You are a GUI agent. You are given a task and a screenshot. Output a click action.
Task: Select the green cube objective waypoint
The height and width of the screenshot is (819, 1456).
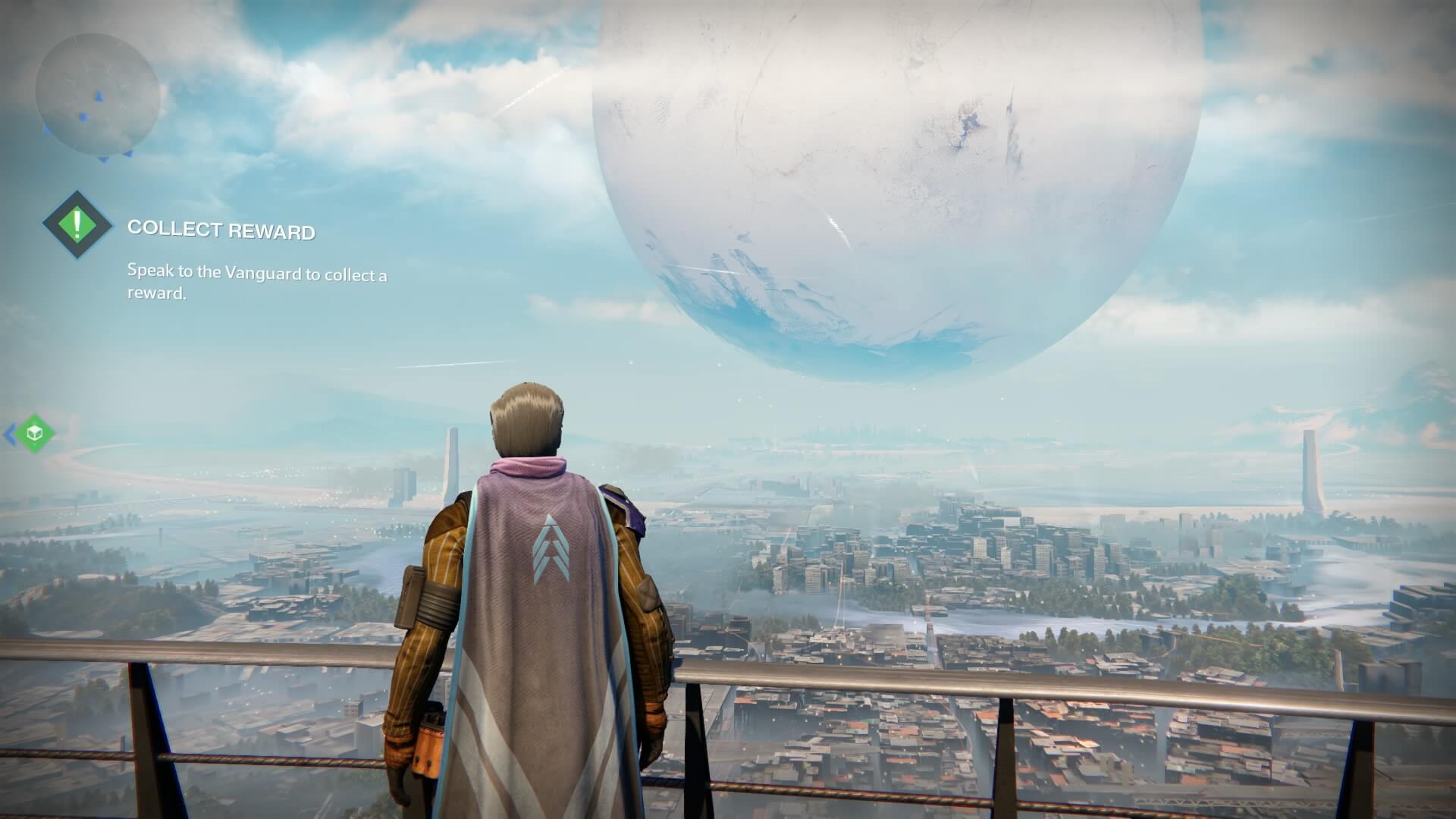coord(33,434)
